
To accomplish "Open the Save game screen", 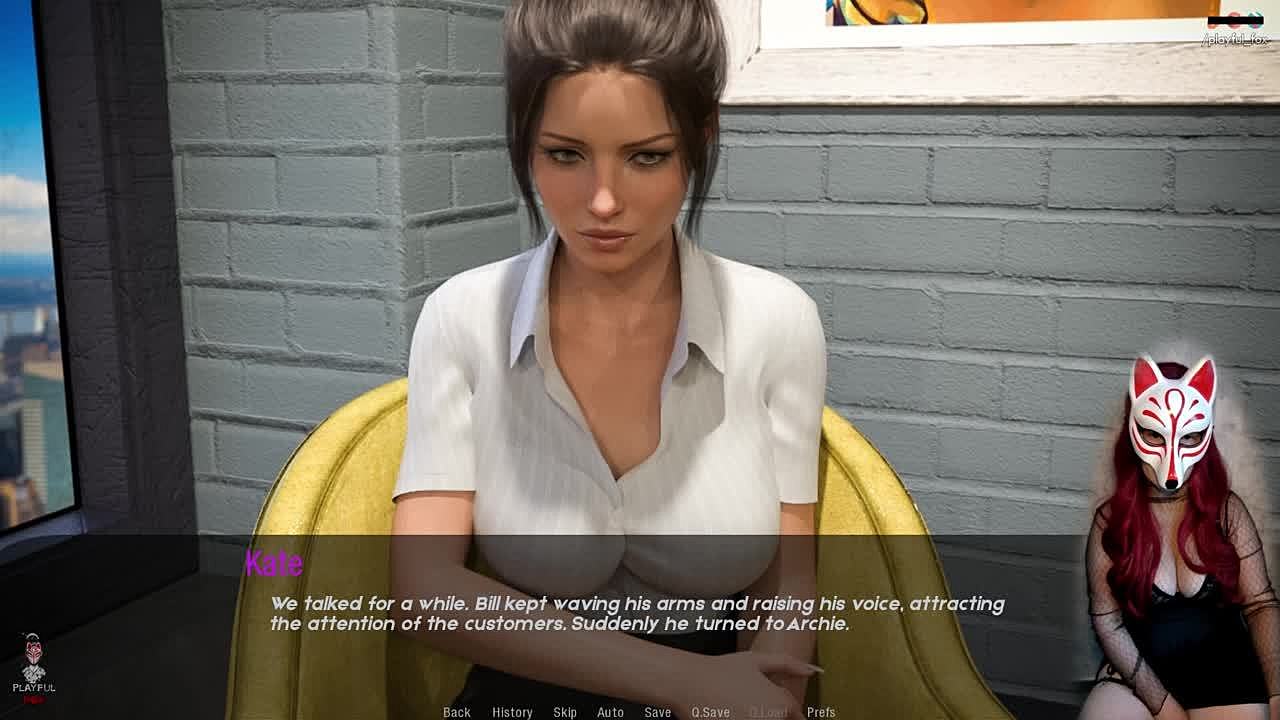I will 657,712.
